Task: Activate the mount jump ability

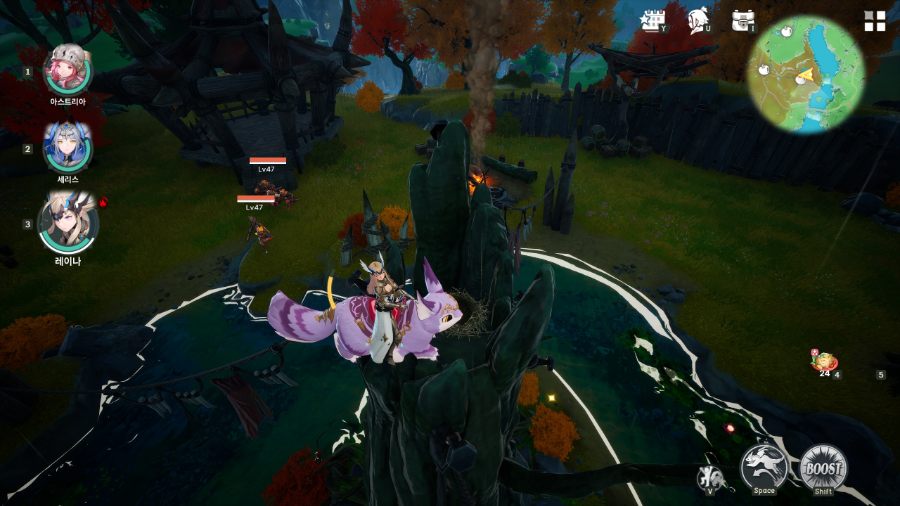Action: 764,467
